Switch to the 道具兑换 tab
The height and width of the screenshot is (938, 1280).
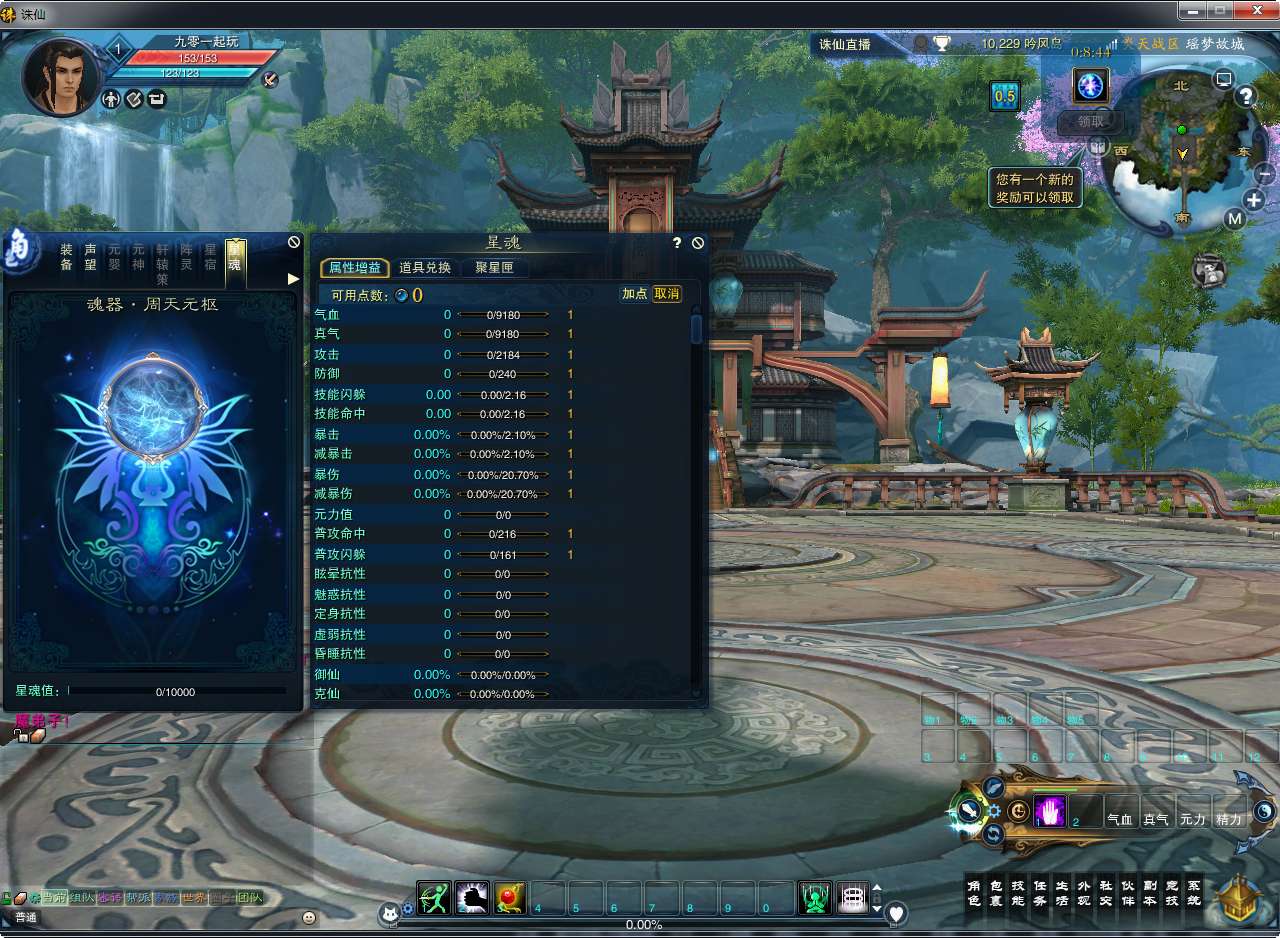tap(425, 268)
